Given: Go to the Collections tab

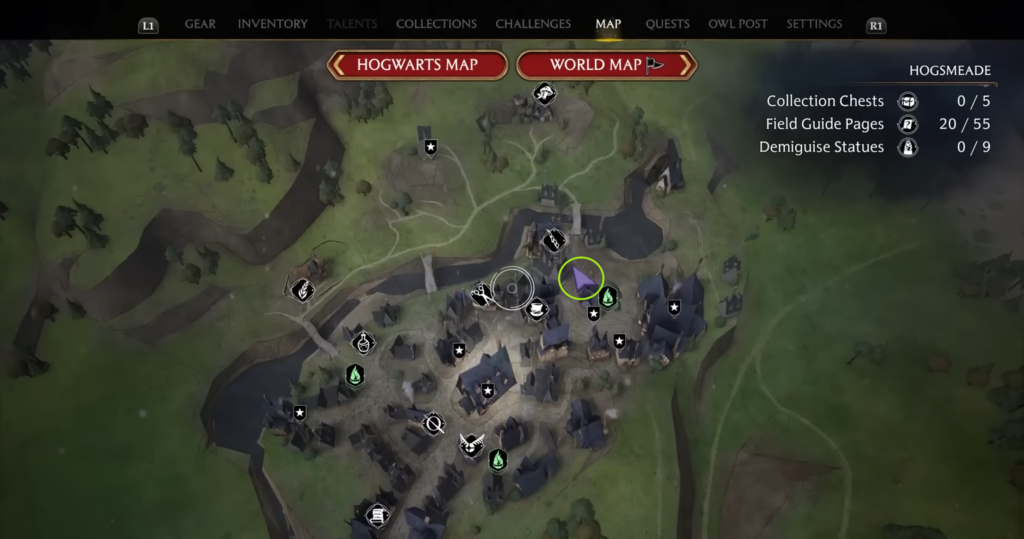Looking at the screenshot, I should click(x=436, y=24).
